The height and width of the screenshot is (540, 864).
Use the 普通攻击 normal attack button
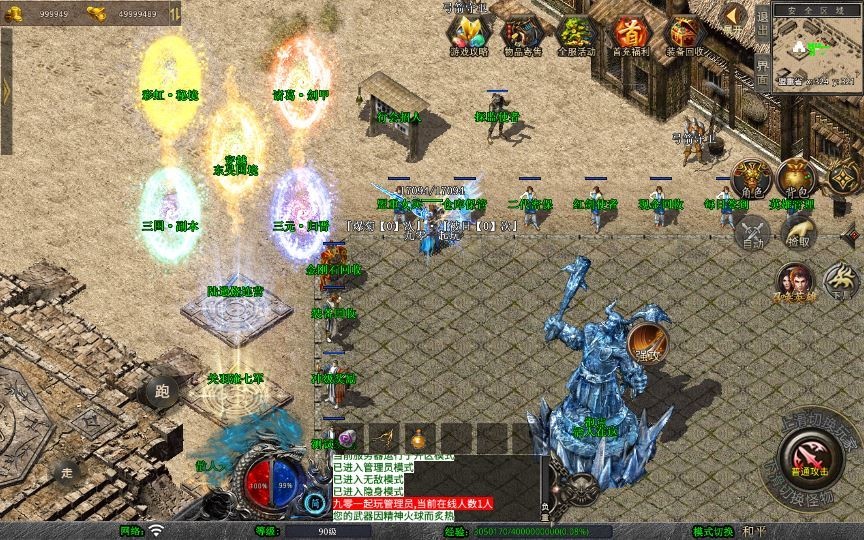point(810,457)
